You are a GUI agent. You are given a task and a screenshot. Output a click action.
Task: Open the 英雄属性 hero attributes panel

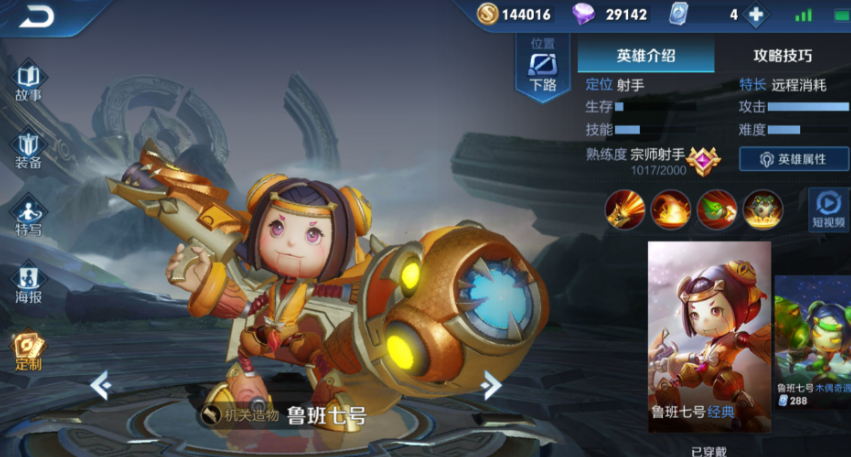coord(794,159)
